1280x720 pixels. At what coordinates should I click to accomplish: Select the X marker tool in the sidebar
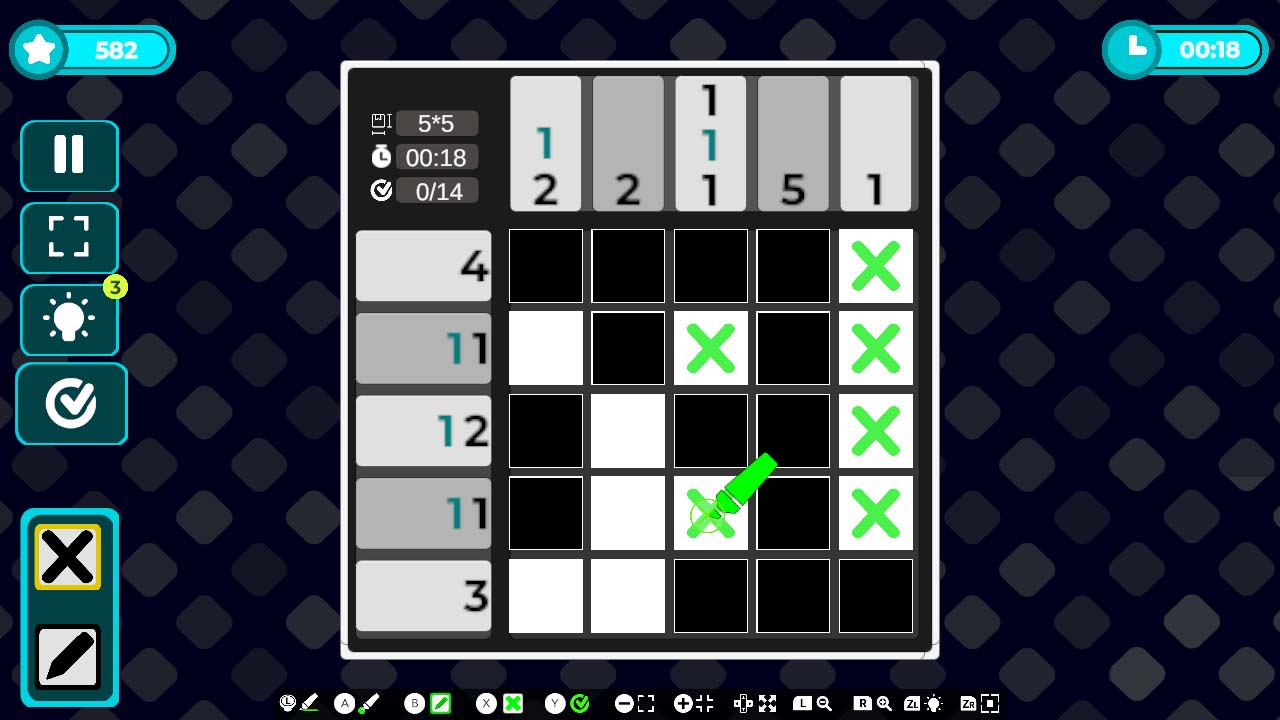[x=68, y=556]
